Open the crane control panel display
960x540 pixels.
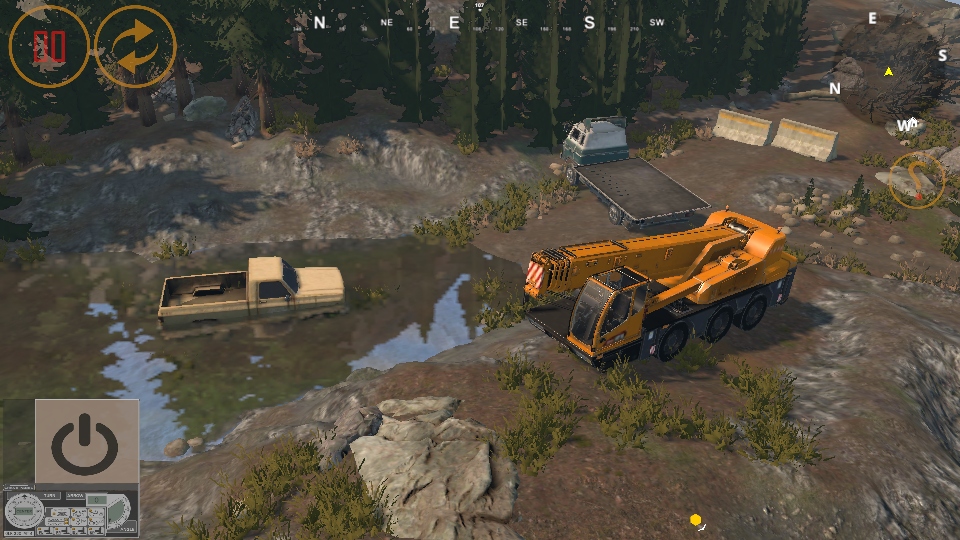[70, 511]
